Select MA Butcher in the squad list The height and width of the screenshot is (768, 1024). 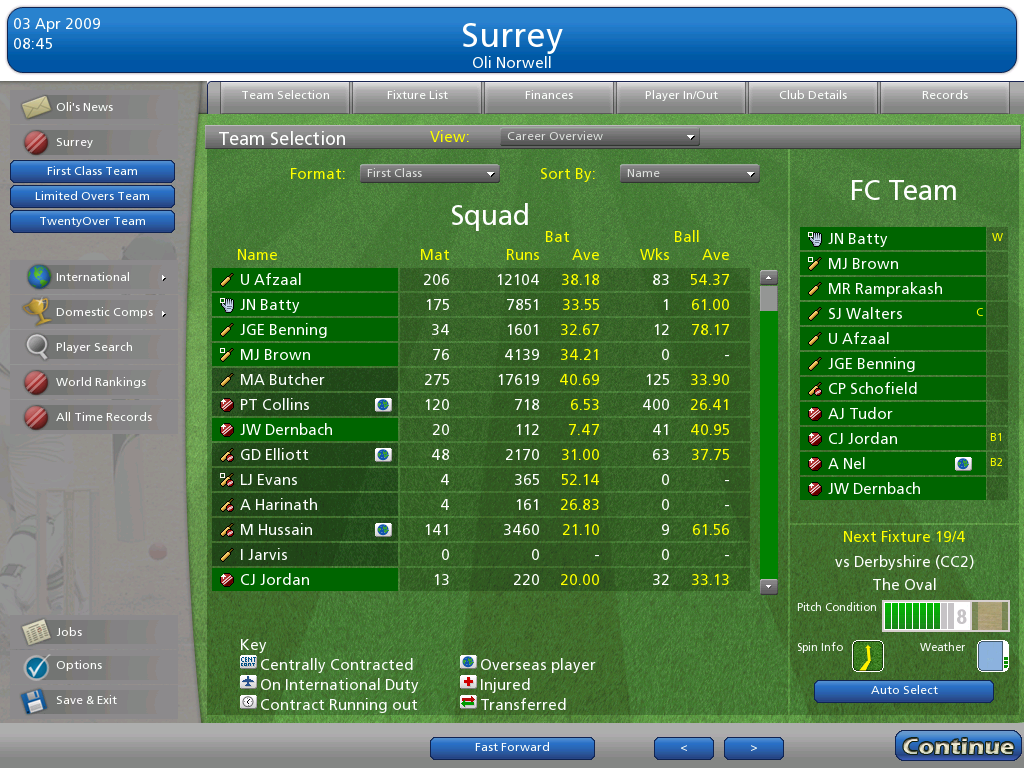282,380
